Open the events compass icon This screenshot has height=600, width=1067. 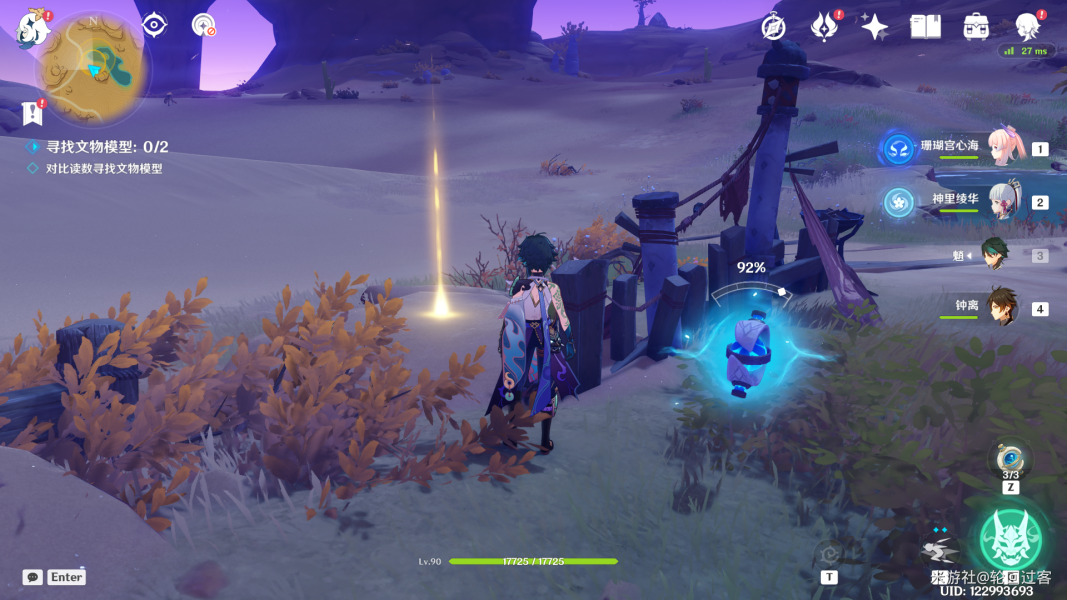(773, 27)
